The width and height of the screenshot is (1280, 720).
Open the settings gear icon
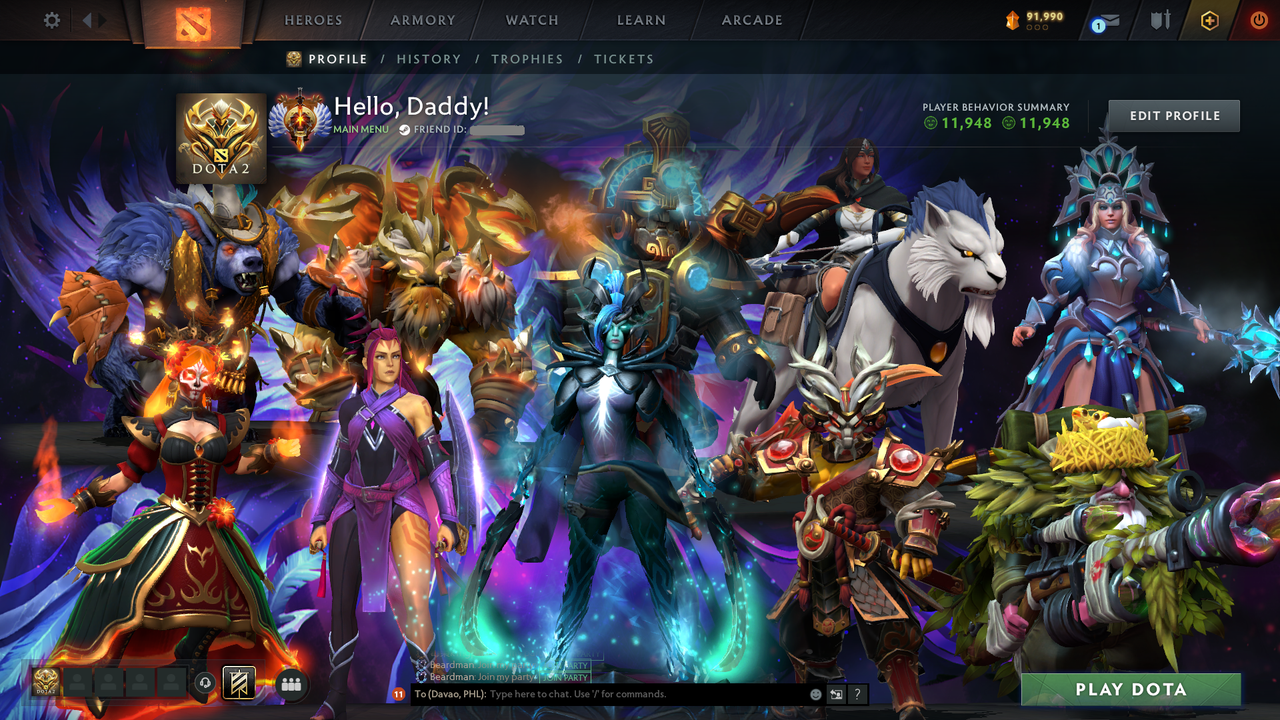pyautogui.click(x=52, y=18)
